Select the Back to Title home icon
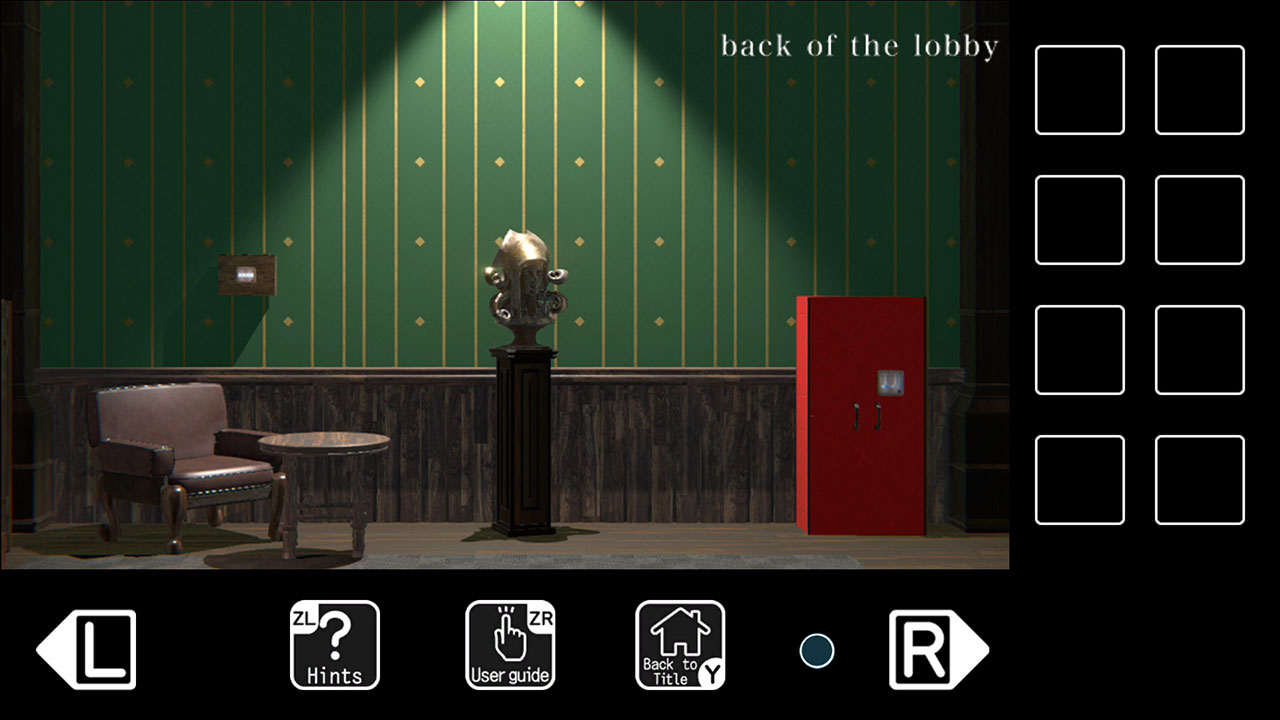This screenshot has height=720, width=1280. tap(681, 645)
